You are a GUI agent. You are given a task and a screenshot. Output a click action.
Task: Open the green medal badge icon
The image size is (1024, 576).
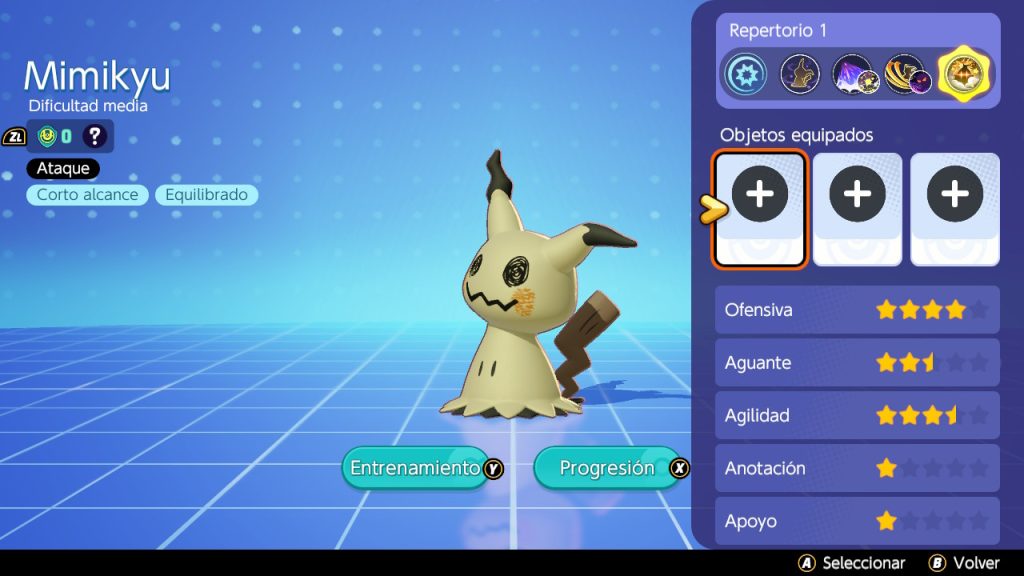coord(46,136)
